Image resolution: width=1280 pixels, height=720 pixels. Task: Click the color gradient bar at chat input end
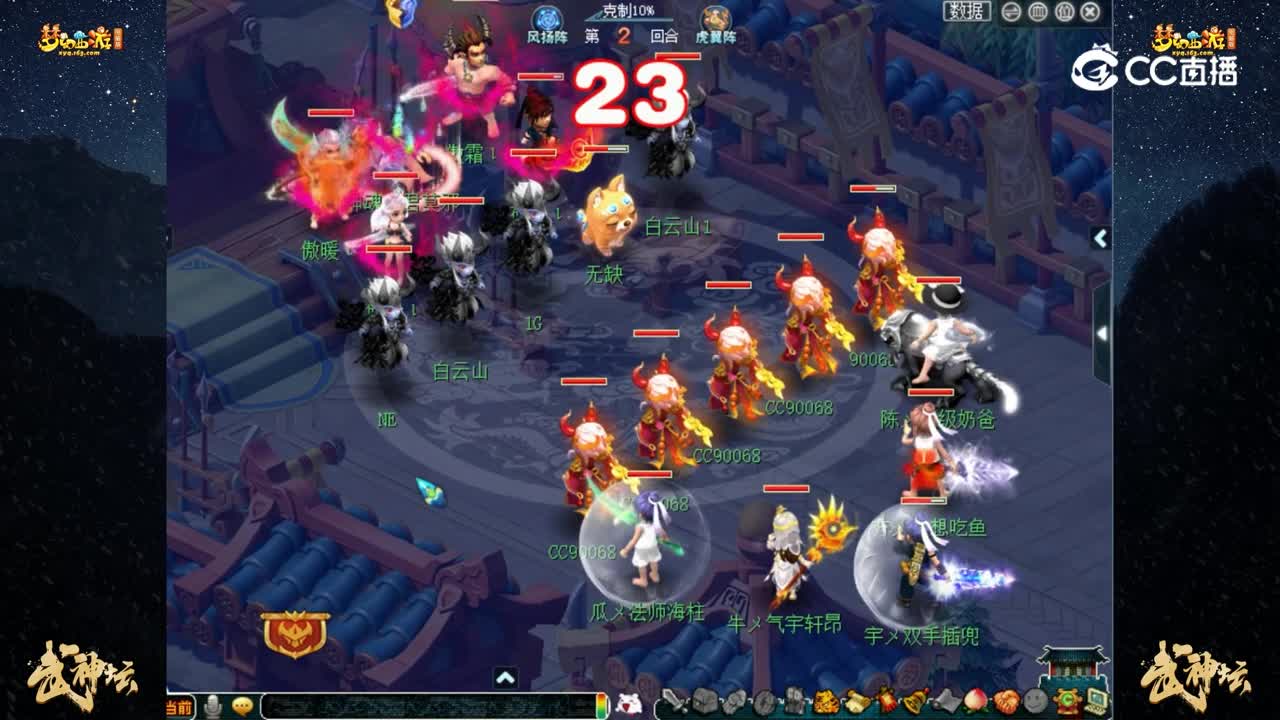point(601,704)
